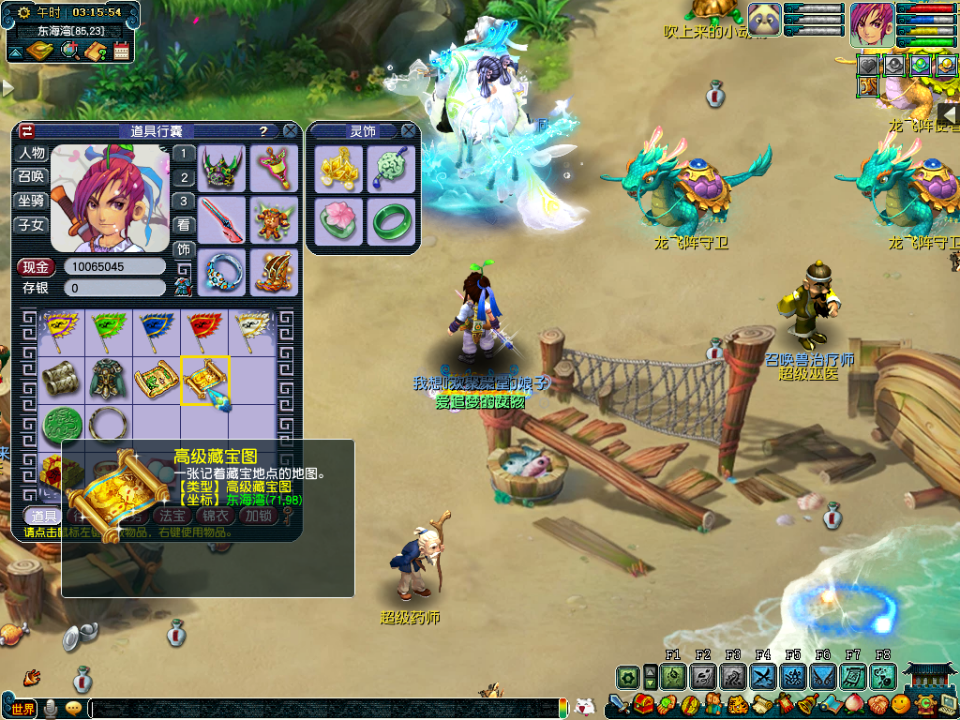
Task: Open the 人物 character tab
Action: pos(31,153)
